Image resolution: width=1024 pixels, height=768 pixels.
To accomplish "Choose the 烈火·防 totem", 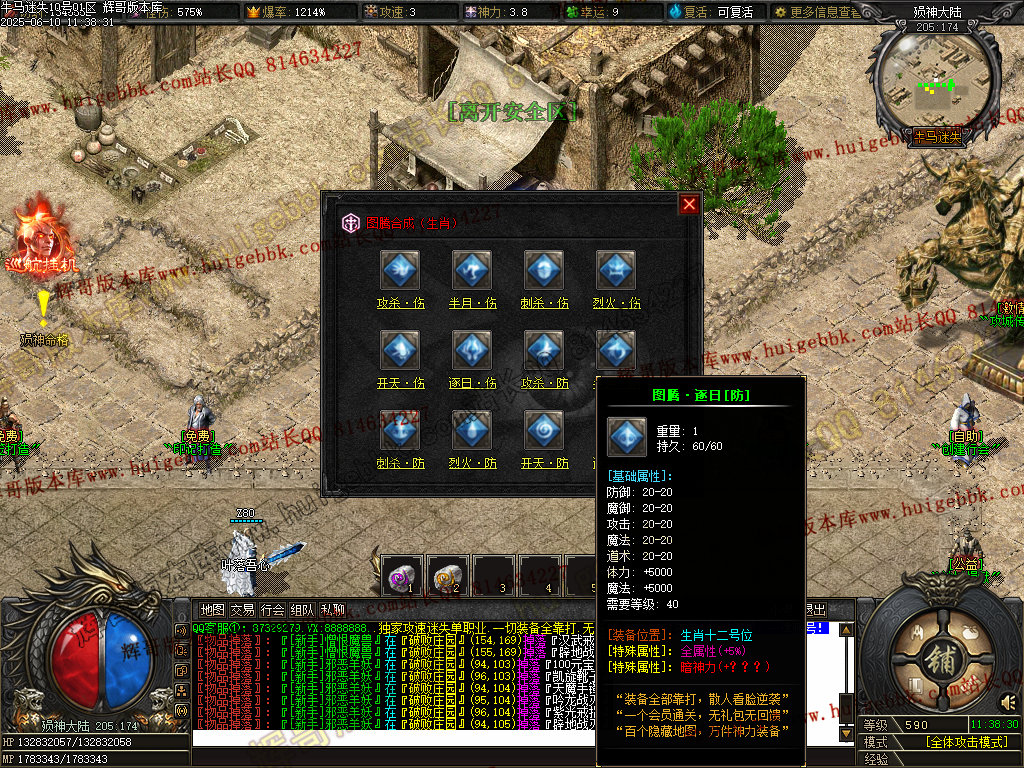I will tap(472, 431).
